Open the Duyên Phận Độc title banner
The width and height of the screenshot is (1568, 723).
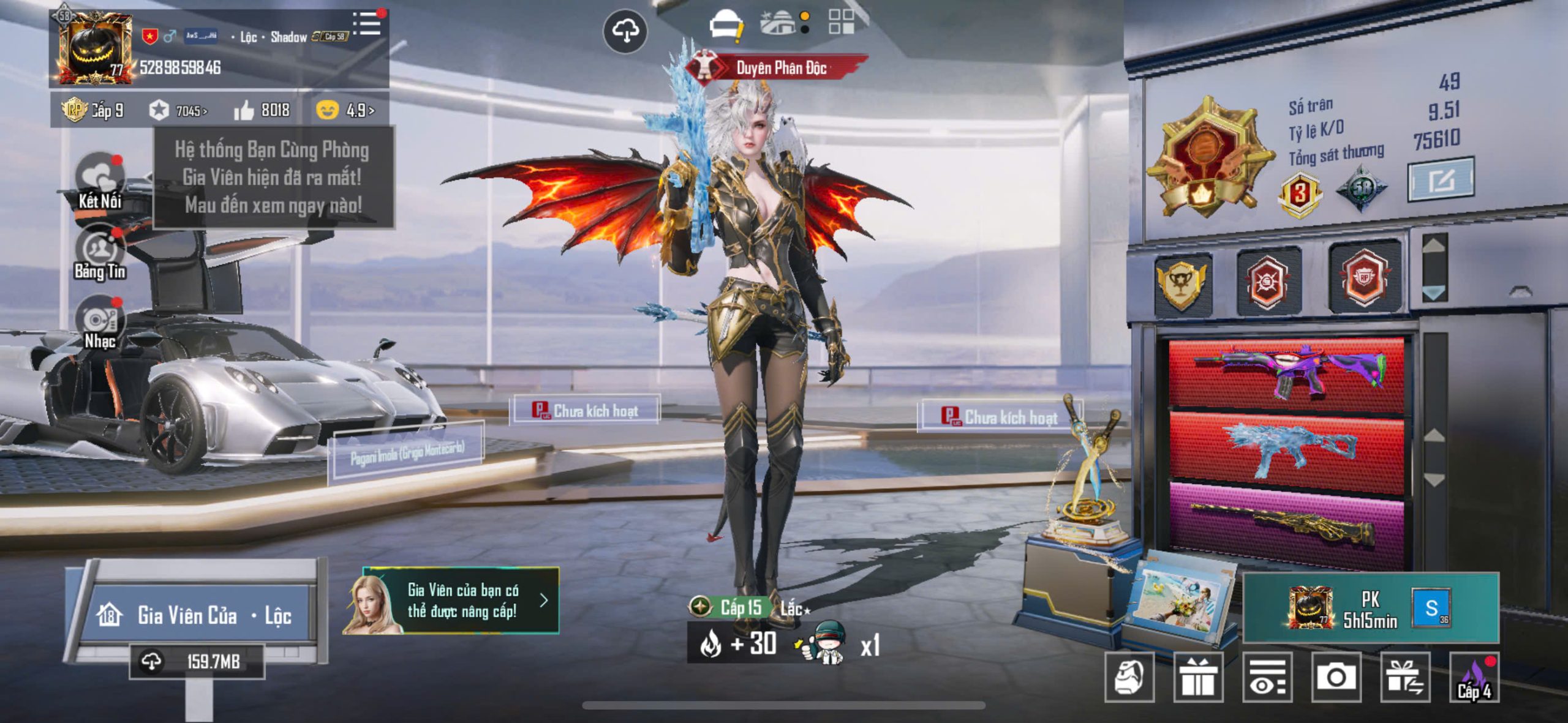click(778, 67)
